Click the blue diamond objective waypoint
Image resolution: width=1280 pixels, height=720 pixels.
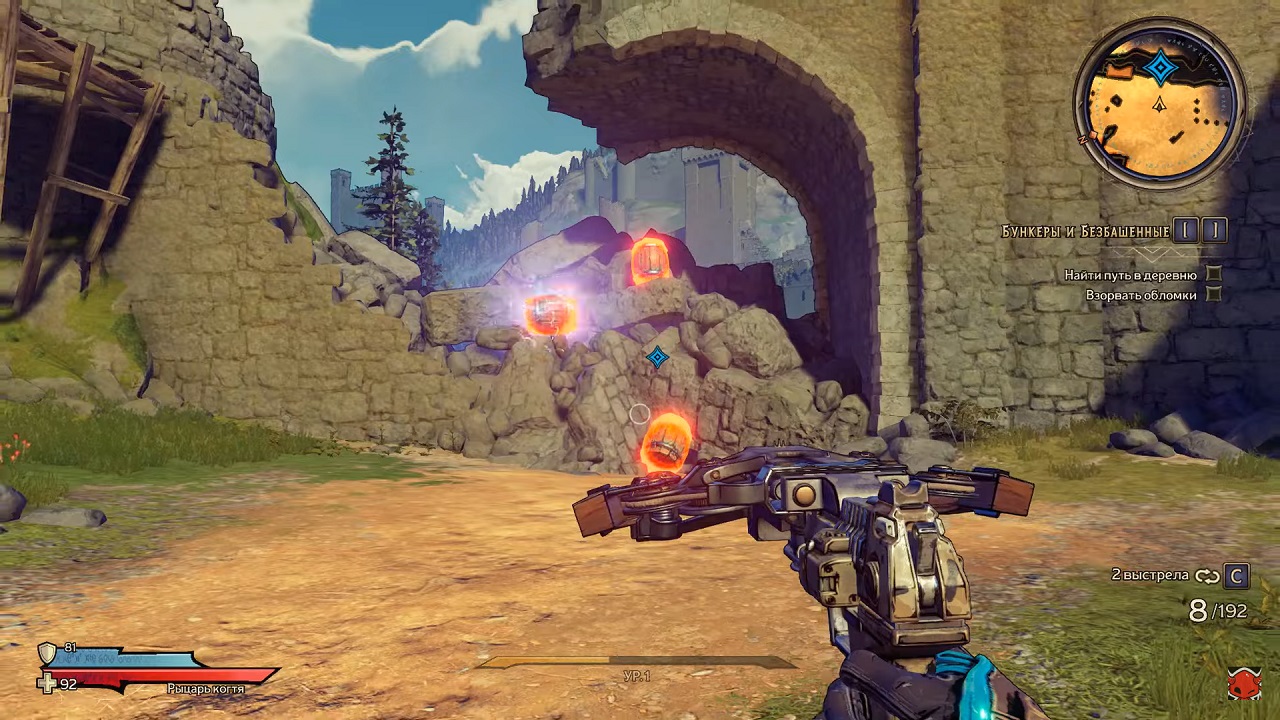coord(657,357)
